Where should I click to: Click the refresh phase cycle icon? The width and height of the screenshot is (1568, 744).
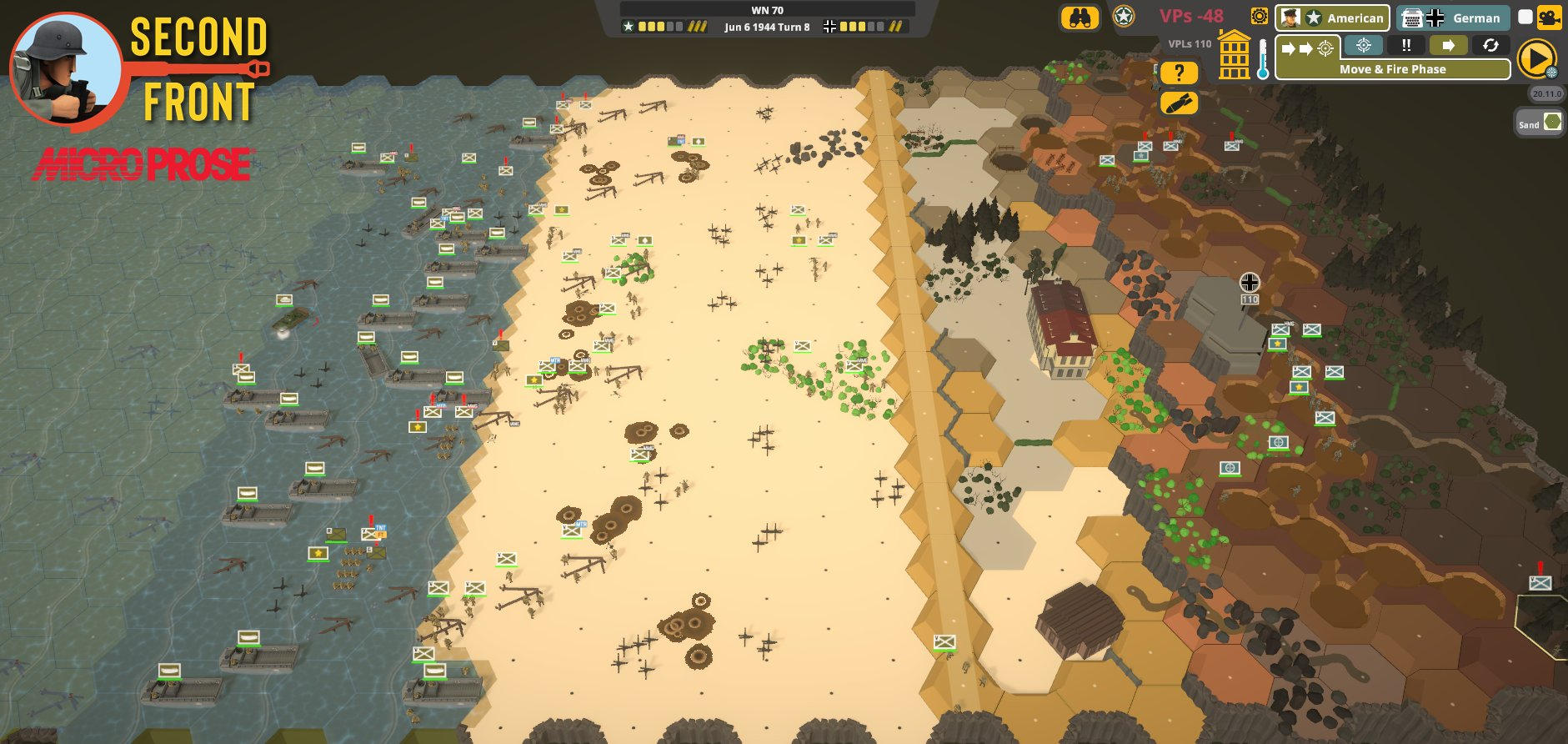click(1491, 46)
